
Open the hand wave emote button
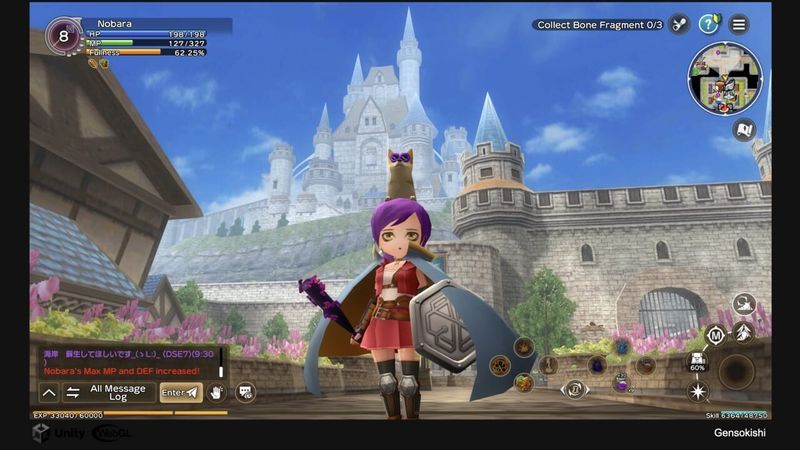pos(216,393)
